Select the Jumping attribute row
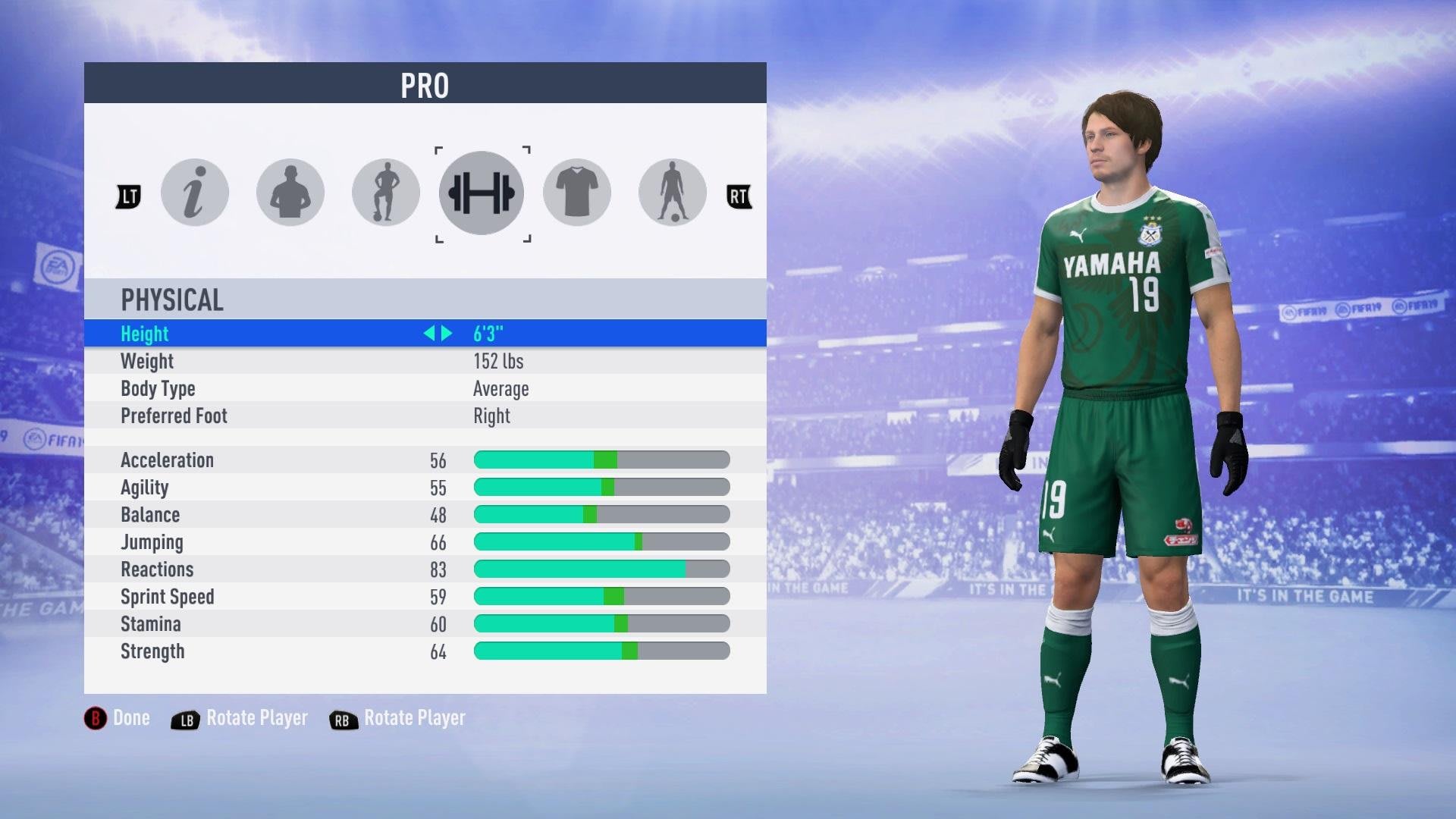The width and height of the screenshot is (1456, 819). (x=425, y=541)
